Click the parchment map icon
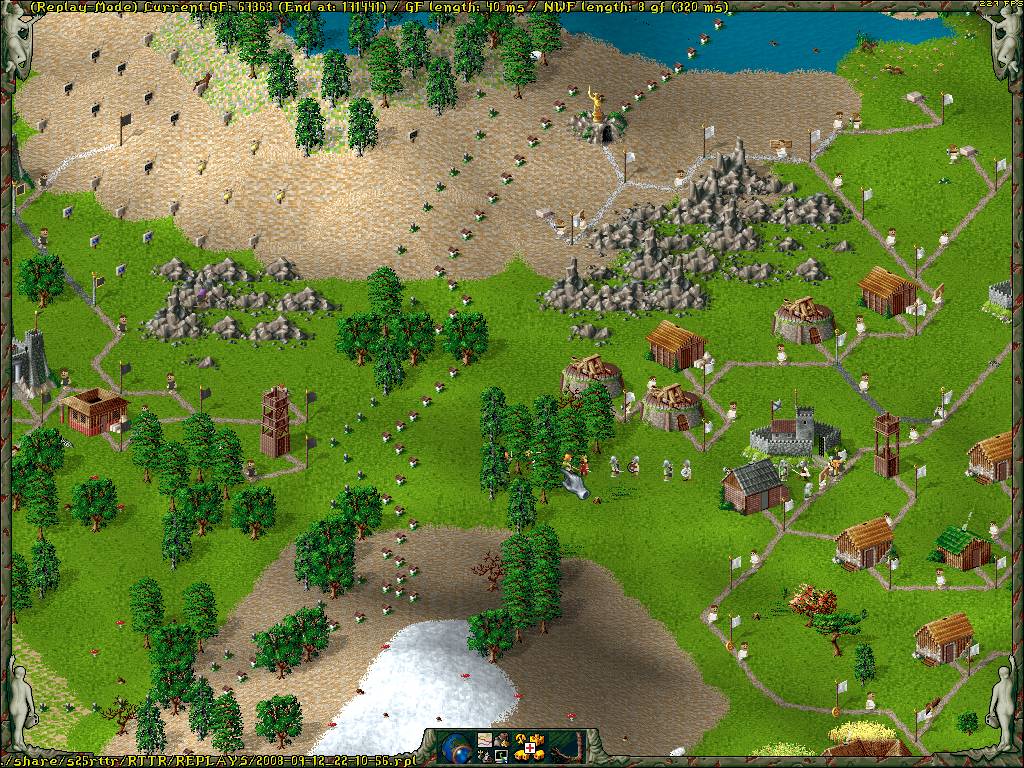Image resolution: width=1024 pixels, height=768 pixels. [x=484, y=740]
